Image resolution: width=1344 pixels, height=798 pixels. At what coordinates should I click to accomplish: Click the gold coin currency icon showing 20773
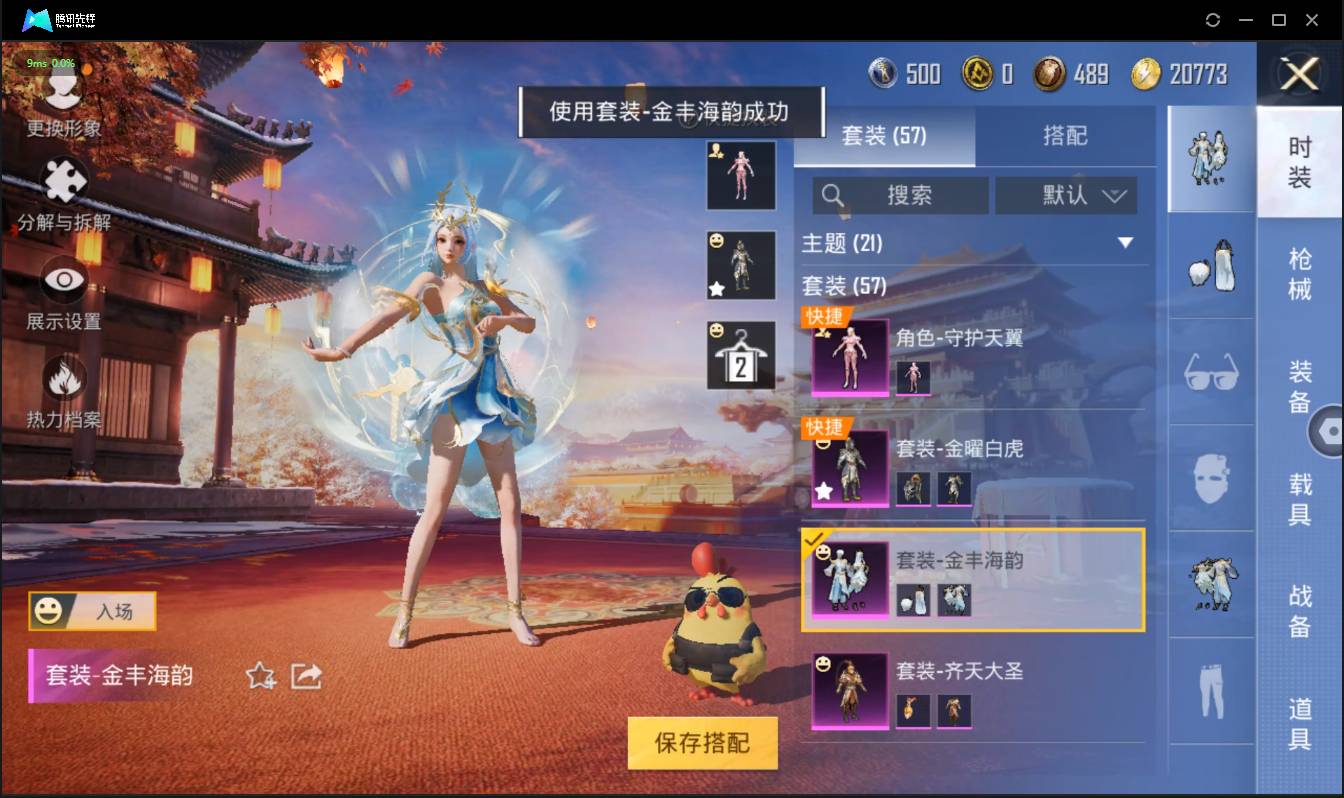tap(1146, 72)
